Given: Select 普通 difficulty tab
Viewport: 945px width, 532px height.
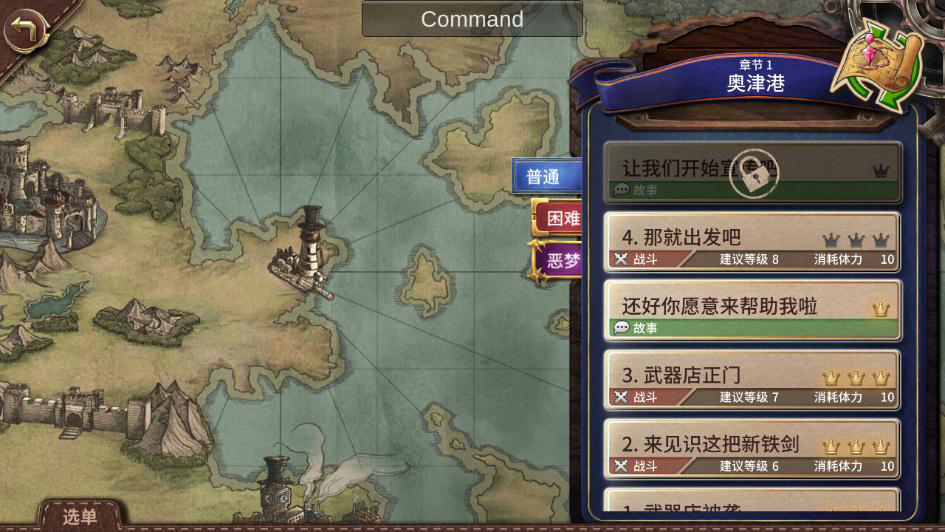Looking at the screenshot, I should pyautogui.click(x=546, y=177).
